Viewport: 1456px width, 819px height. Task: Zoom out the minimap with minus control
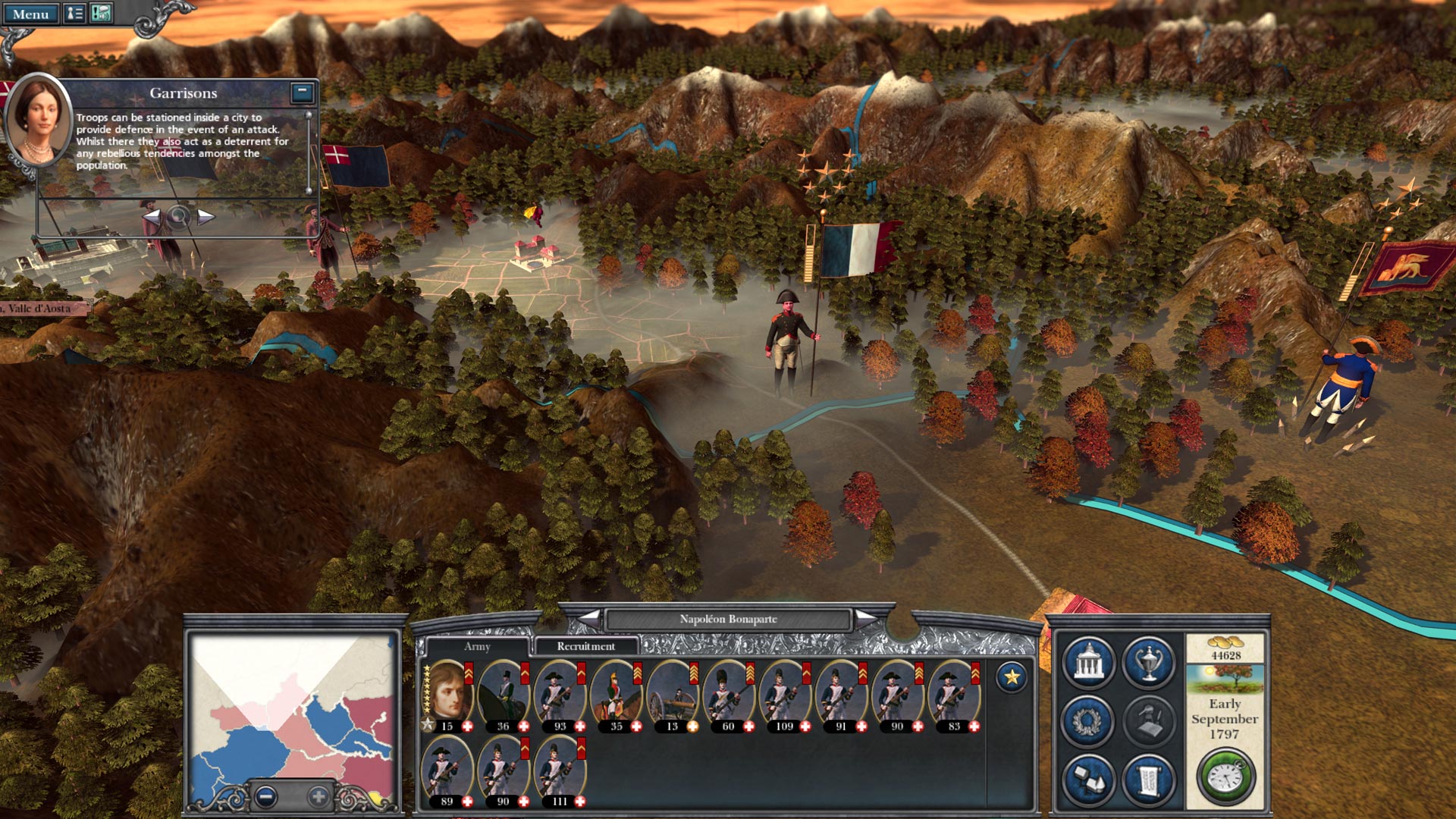267,798
